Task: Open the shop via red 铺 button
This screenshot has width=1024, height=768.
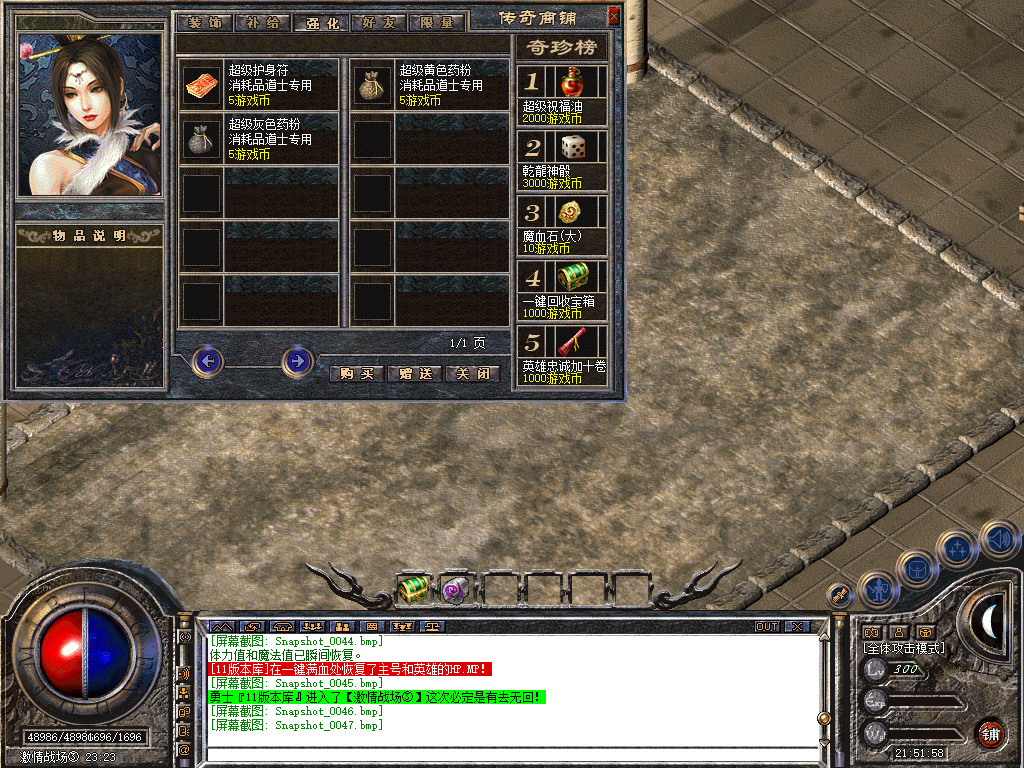Action: point(990,733)
